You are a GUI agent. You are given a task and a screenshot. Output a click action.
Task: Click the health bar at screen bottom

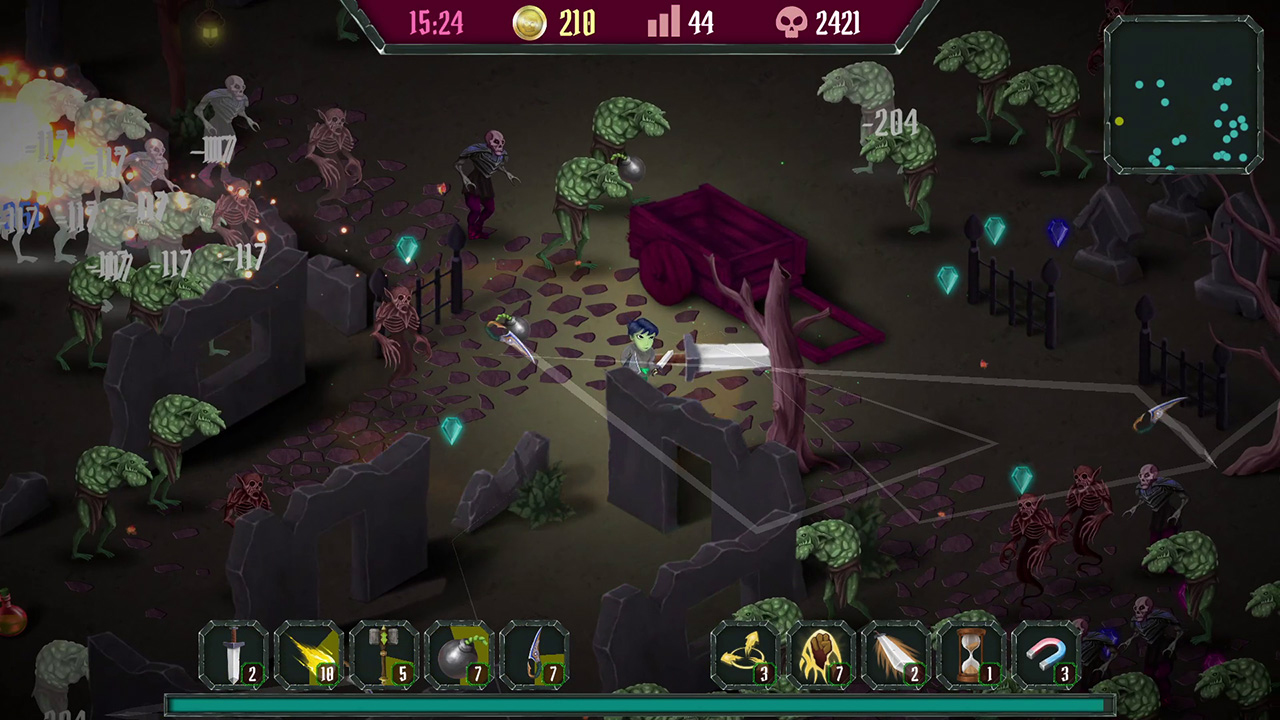pyautogui.click(x=640, y=704)
